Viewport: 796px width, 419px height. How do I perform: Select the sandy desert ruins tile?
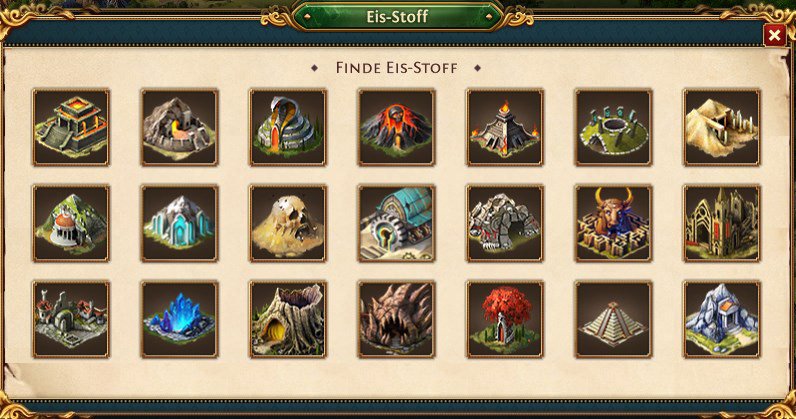tap(721, 127)
